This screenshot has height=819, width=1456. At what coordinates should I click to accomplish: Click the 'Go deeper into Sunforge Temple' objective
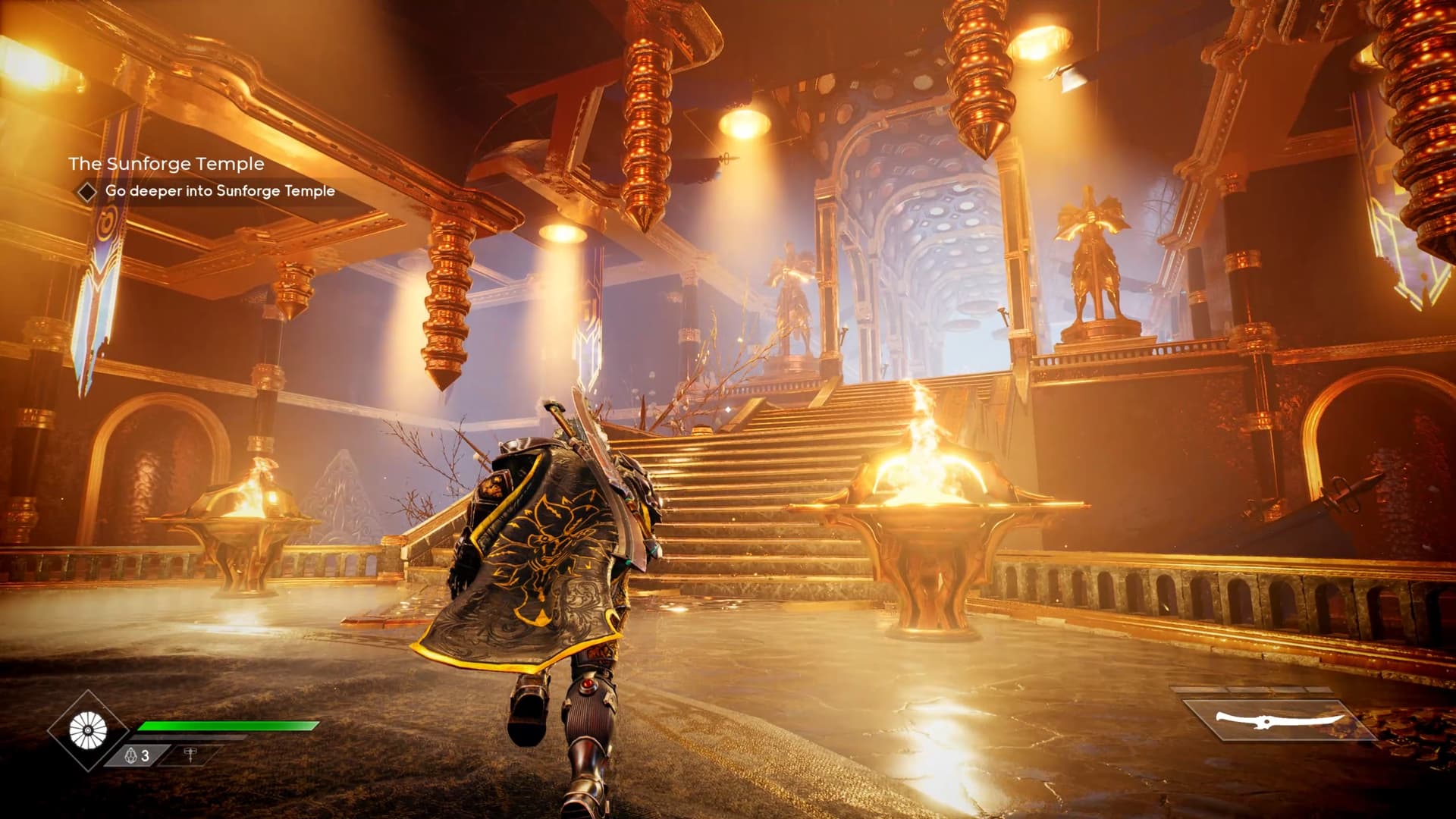click(220, 191)
